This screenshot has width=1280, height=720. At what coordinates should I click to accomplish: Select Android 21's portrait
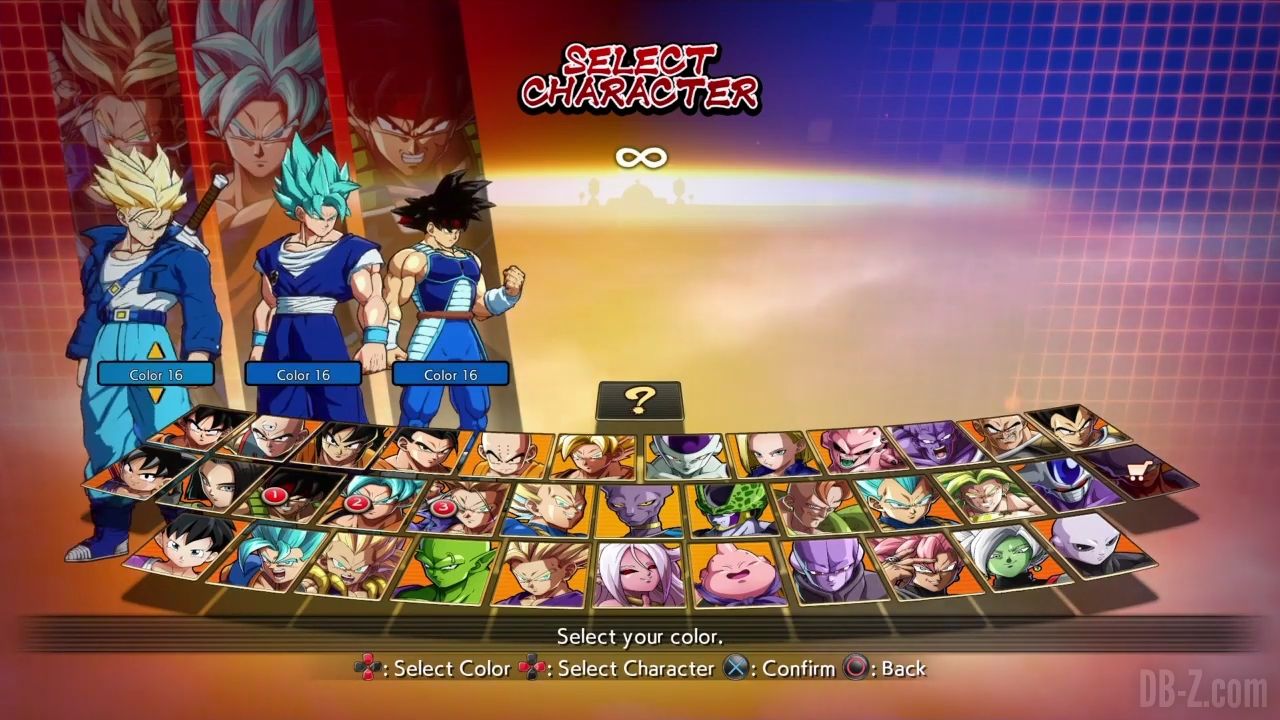click(x=639, y=575)
